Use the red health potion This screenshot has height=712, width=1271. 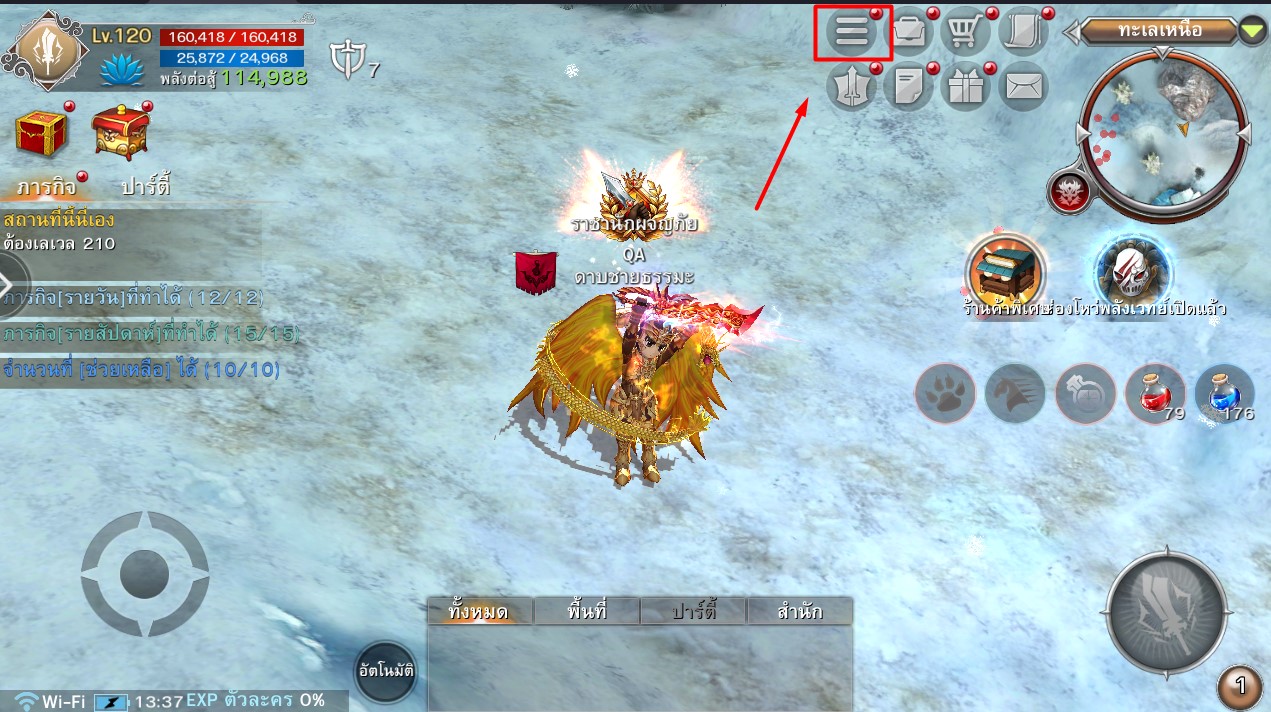coord(1154,392)
